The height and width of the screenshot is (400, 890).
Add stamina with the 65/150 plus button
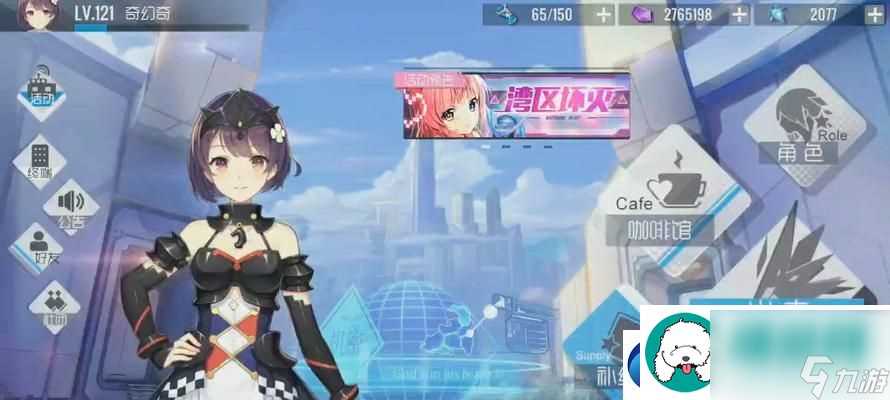[603, 14]
